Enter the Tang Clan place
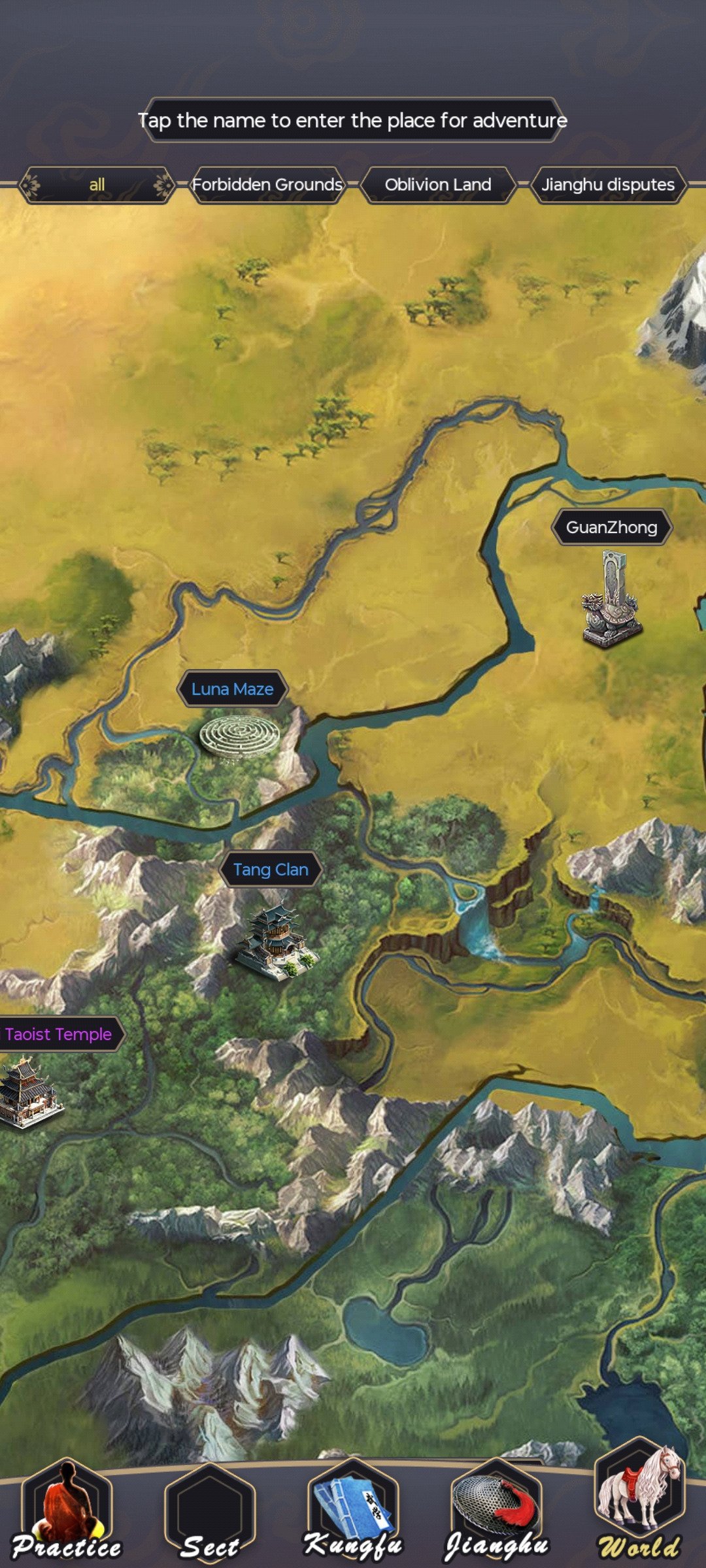 pyautogui.click(x=271, y=870)
